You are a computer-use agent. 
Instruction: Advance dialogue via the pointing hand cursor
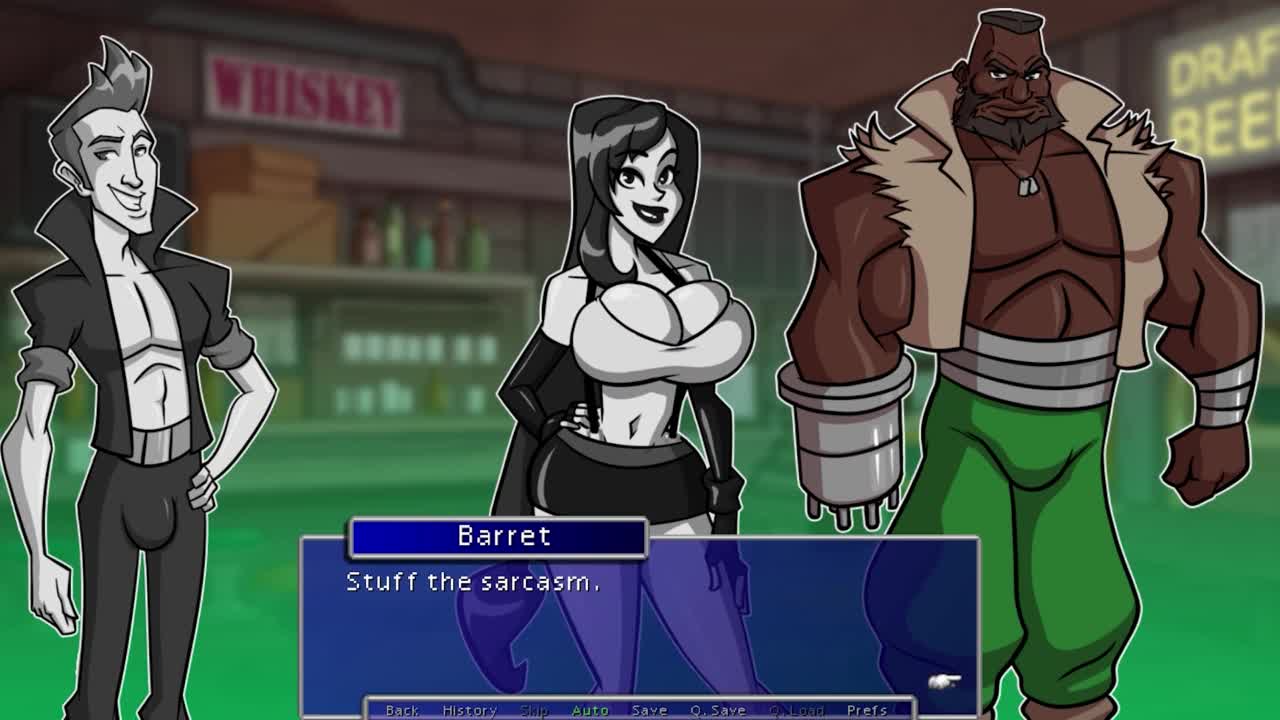tap(944, 682)
